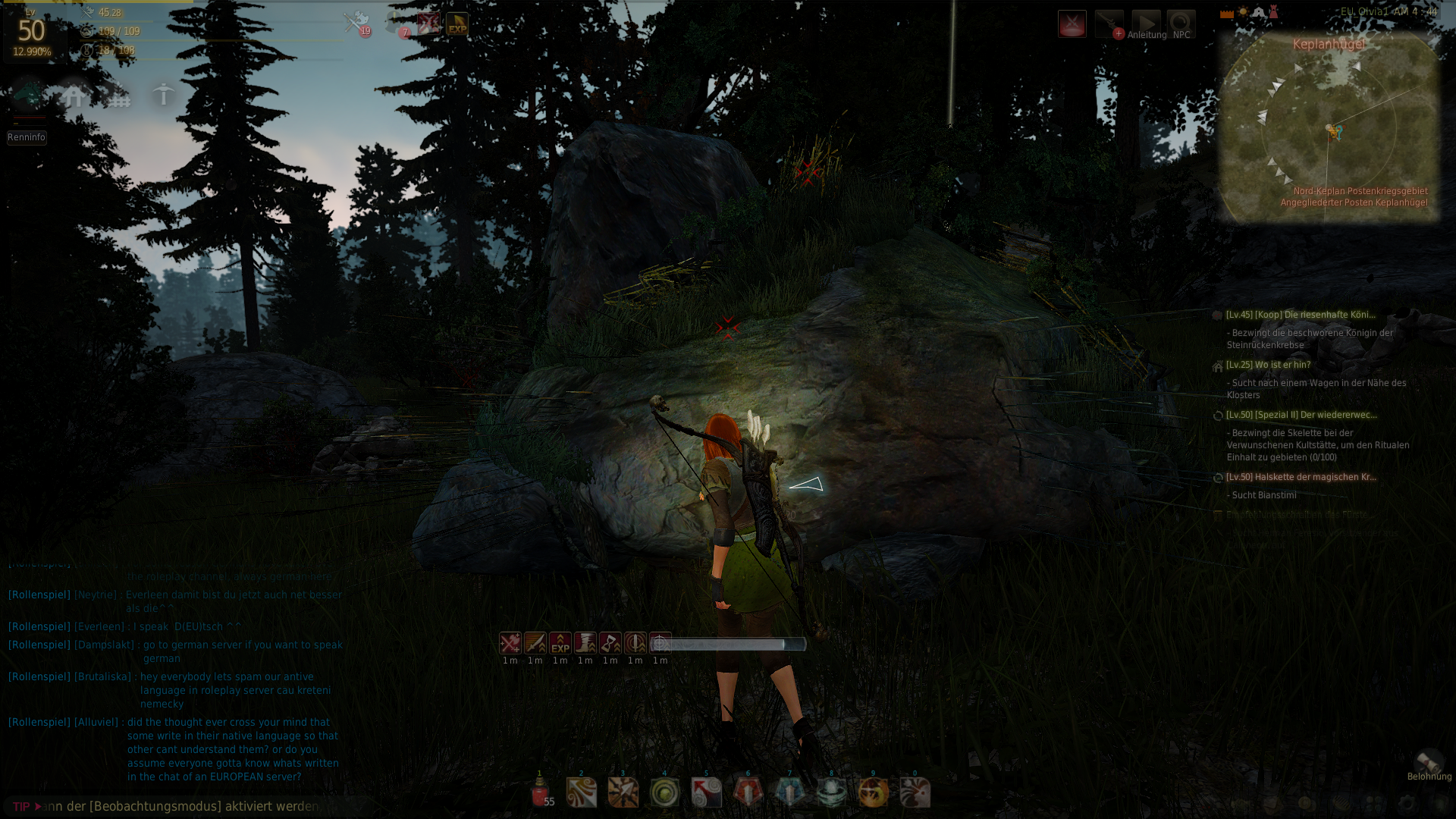Click the green horse mount icon
Image resolution: width=1456 pixels, height=819 pixels.
click(x=30, y=96)
